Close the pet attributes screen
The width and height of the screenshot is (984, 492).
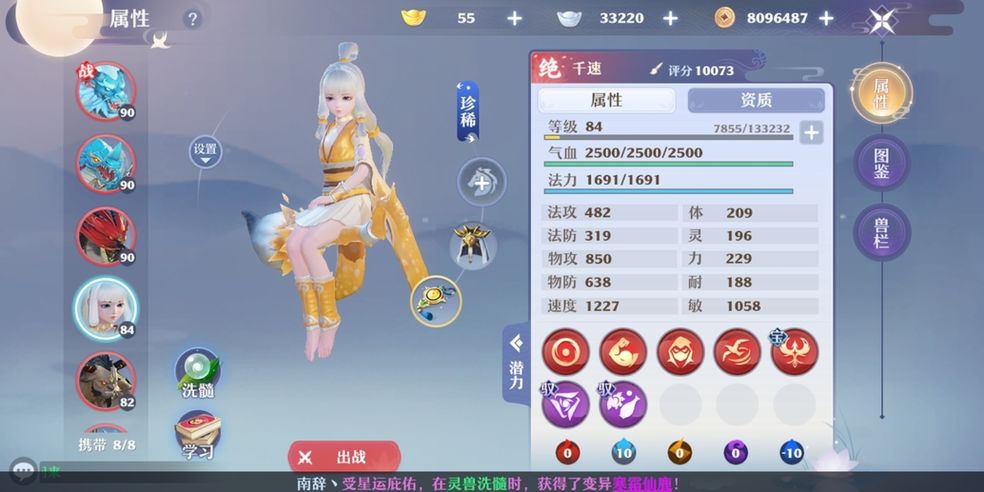pos(881,19)
